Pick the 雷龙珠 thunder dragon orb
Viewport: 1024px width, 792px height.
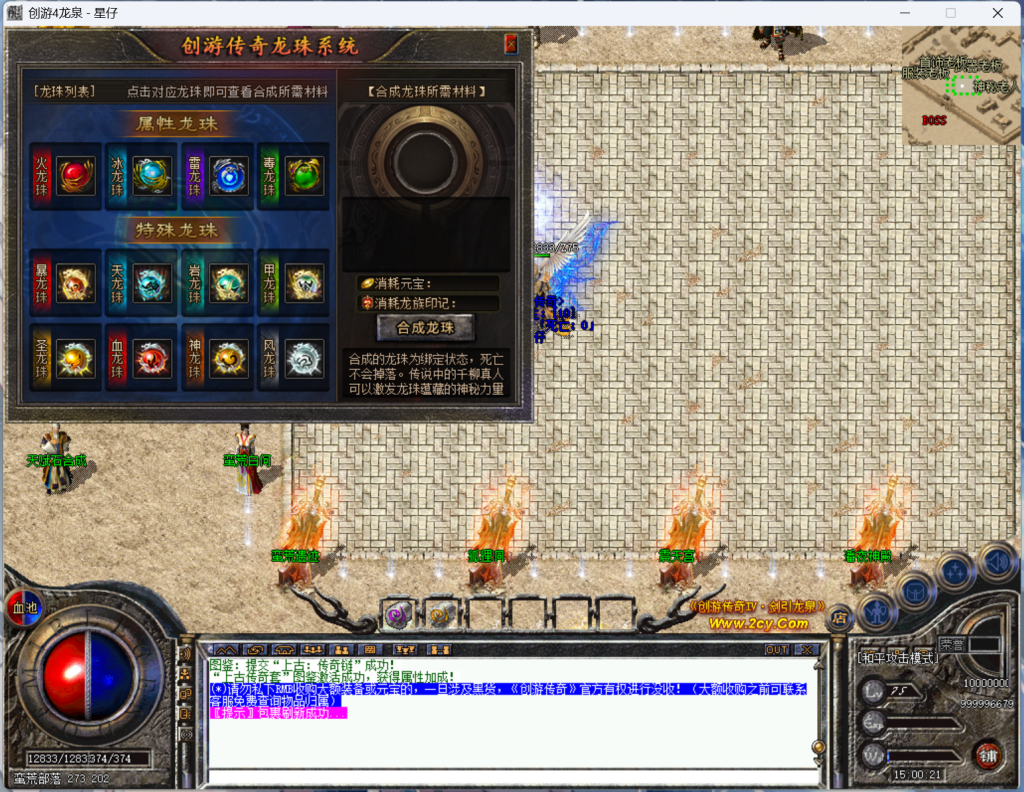point(226,176)
